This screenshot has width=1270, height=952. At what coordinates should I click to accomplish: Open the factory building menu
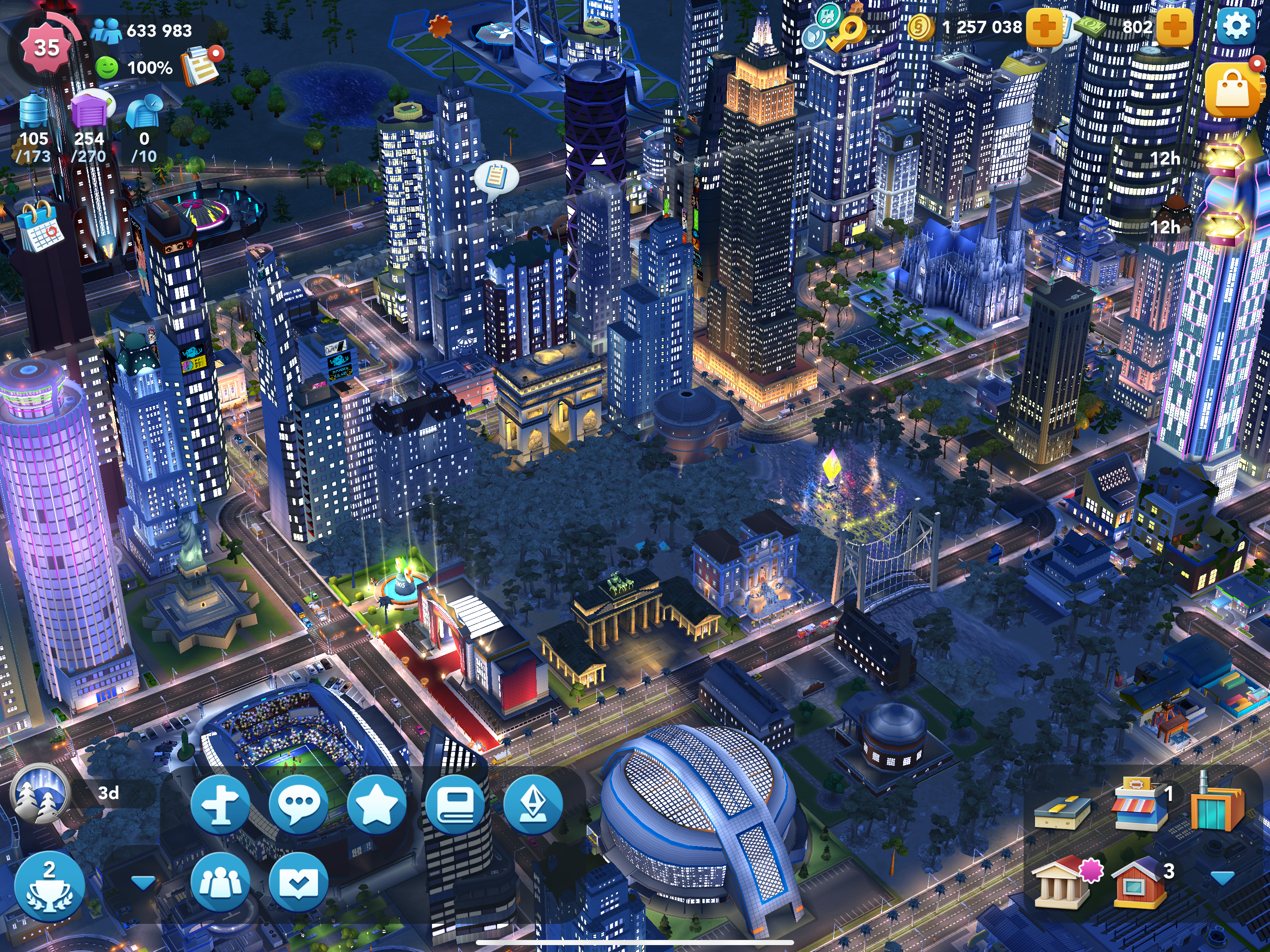click(1217, 803)
